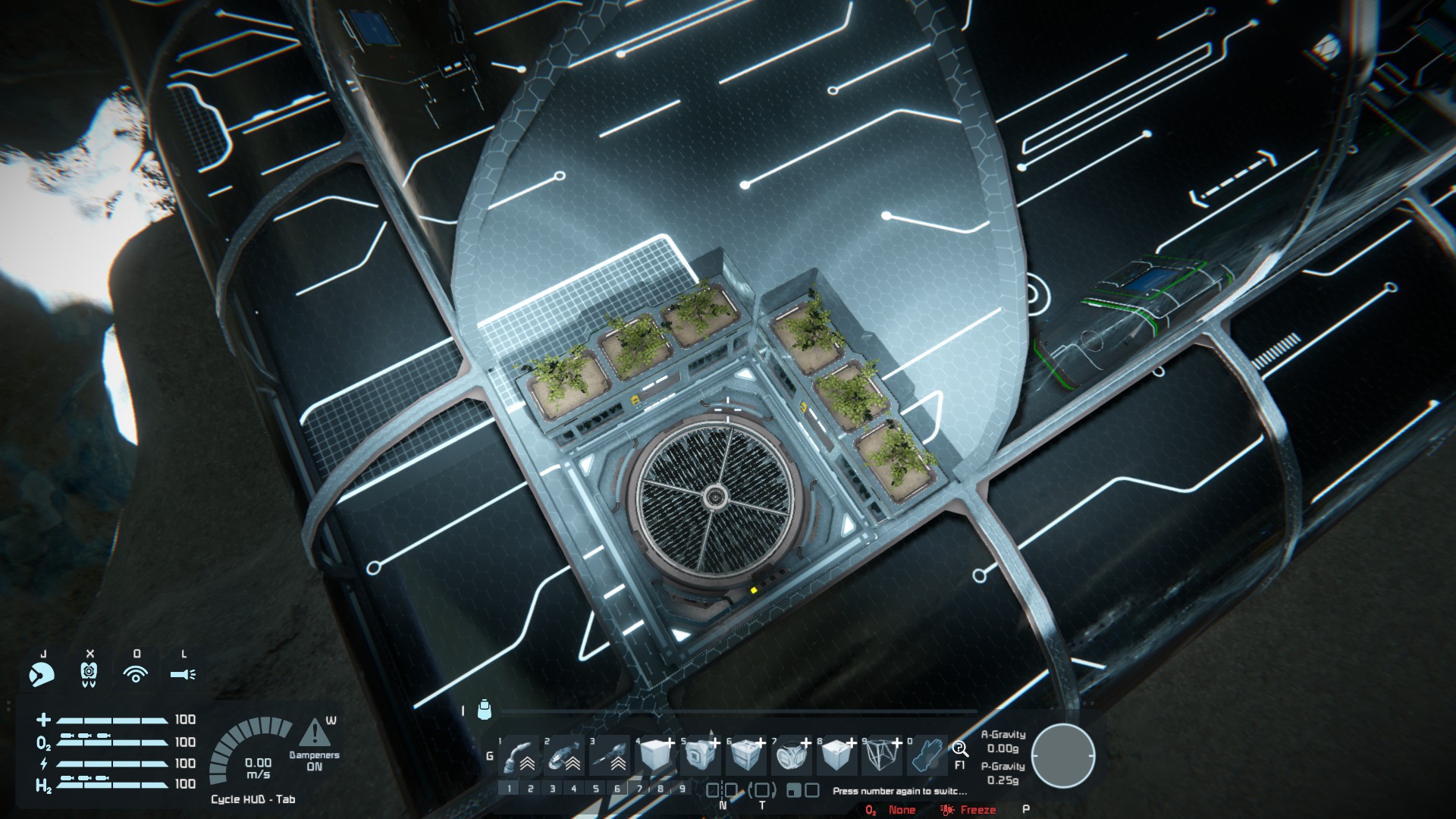Viewport: 1456px width, 819px height.
Task: Toggle the helmet icon
Action: pos(42,673)
